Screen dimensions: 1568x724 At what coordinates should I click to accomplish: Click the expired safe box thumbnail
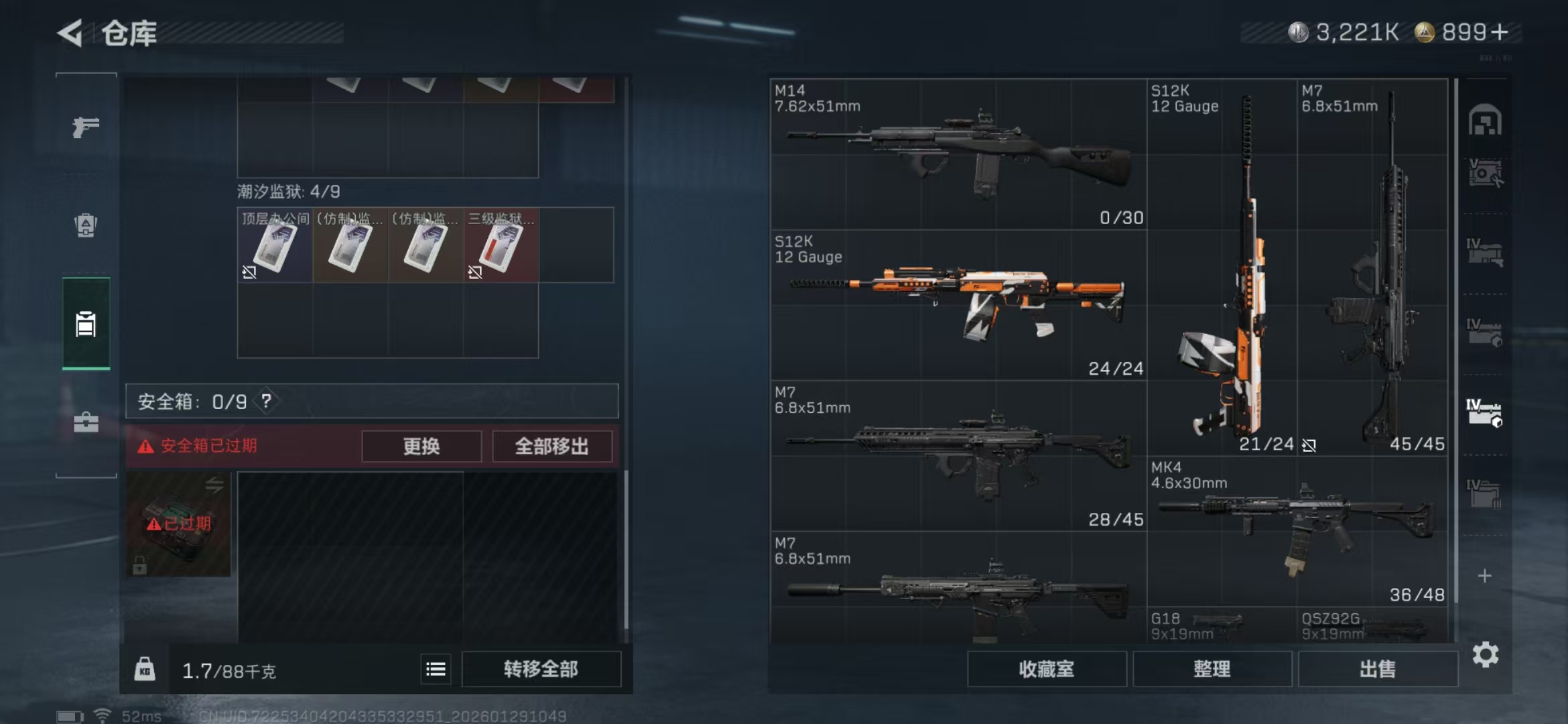click(x=178, y=524)
